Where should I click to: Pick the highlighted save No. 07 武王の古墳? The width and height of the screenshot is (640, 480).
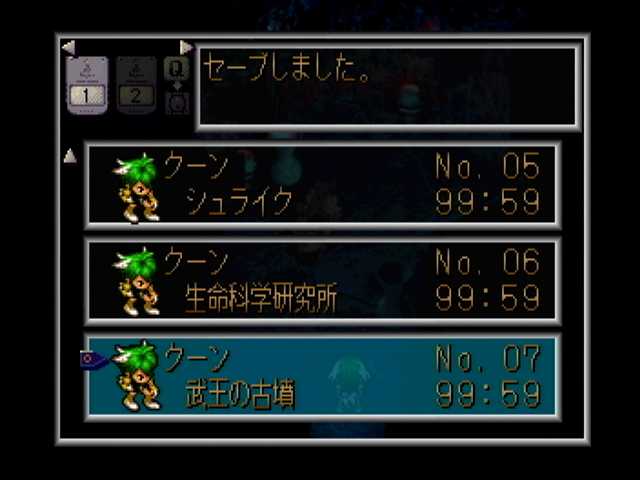(x=322, y=376)
